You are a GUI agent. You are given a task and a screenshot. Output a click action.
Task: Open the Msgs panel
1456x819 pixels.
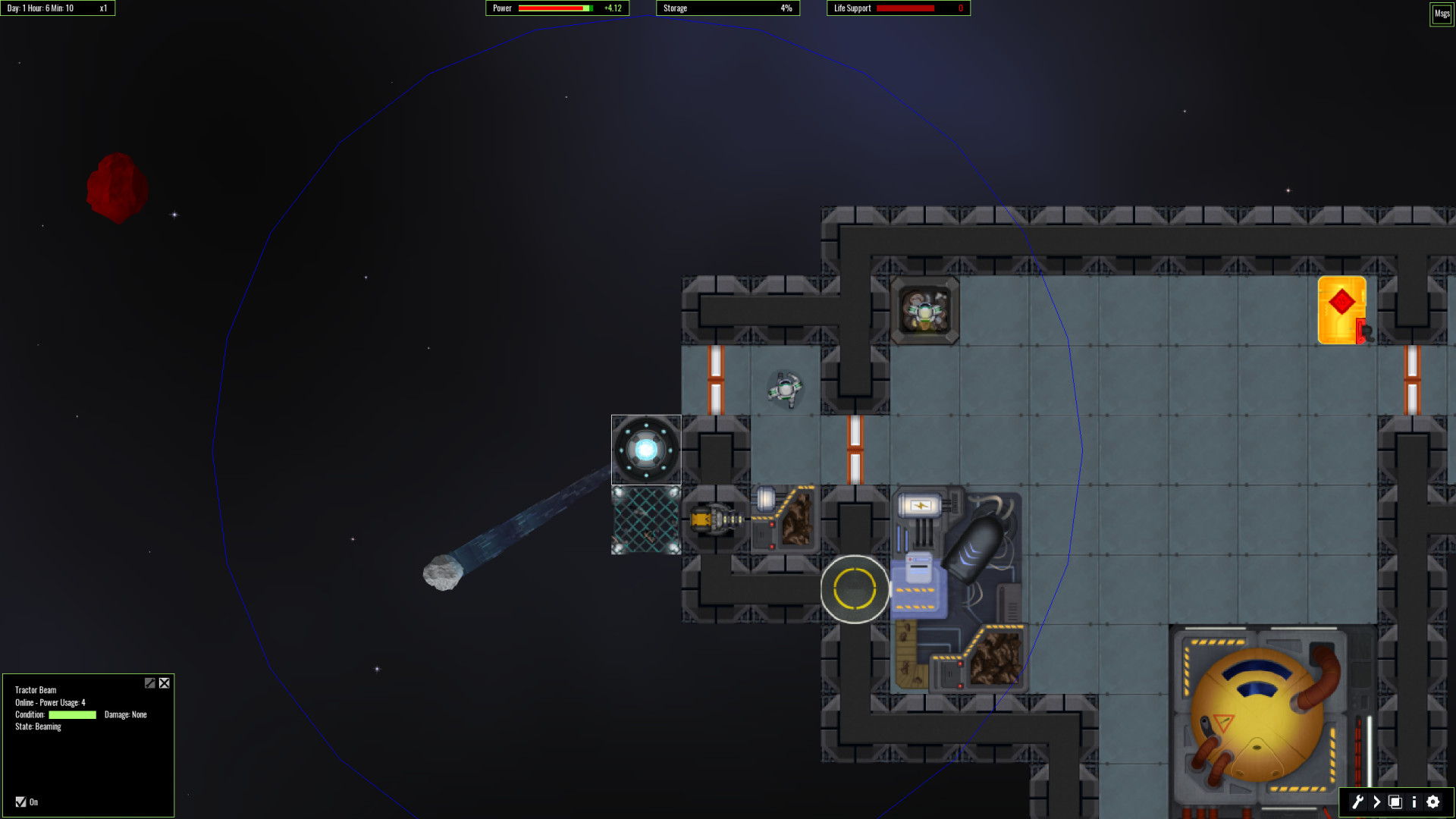[x=1441, y=13]
